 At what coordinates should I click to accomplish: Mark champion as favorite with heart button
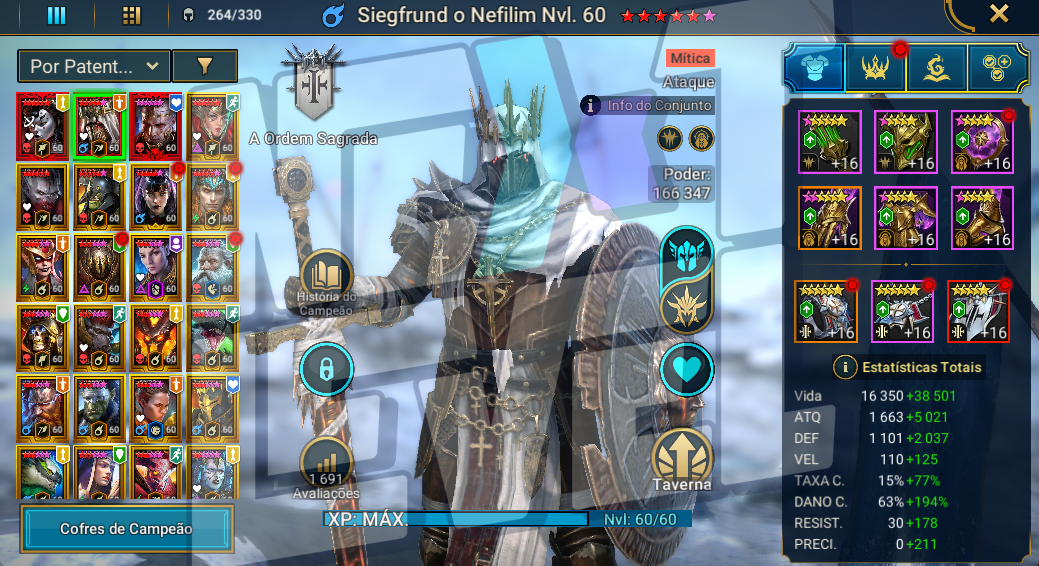pyautogui.click(x=687, y=369)
